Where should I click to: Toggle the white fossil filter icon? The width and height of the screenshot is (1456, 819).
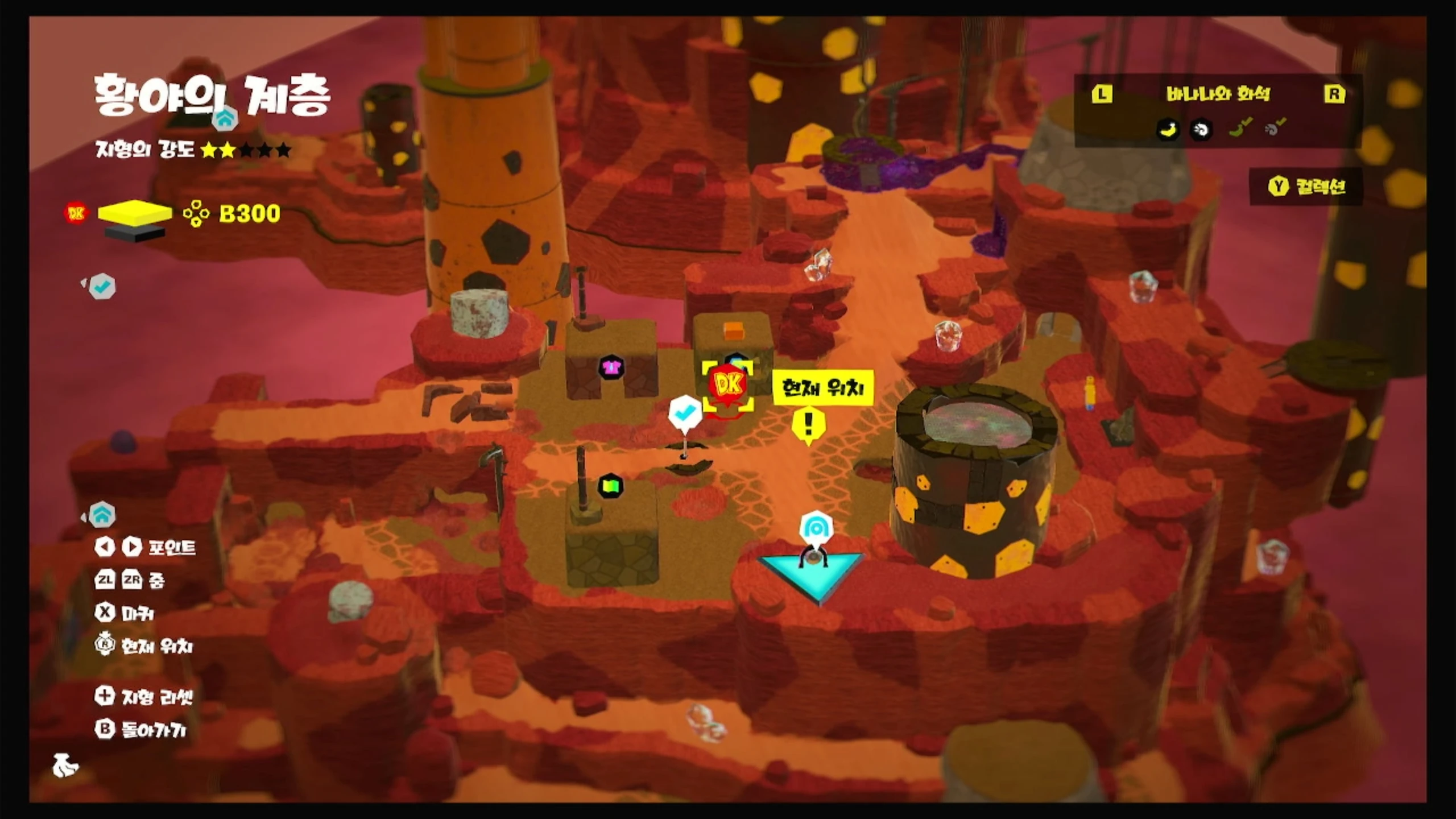click(1201, 130)
